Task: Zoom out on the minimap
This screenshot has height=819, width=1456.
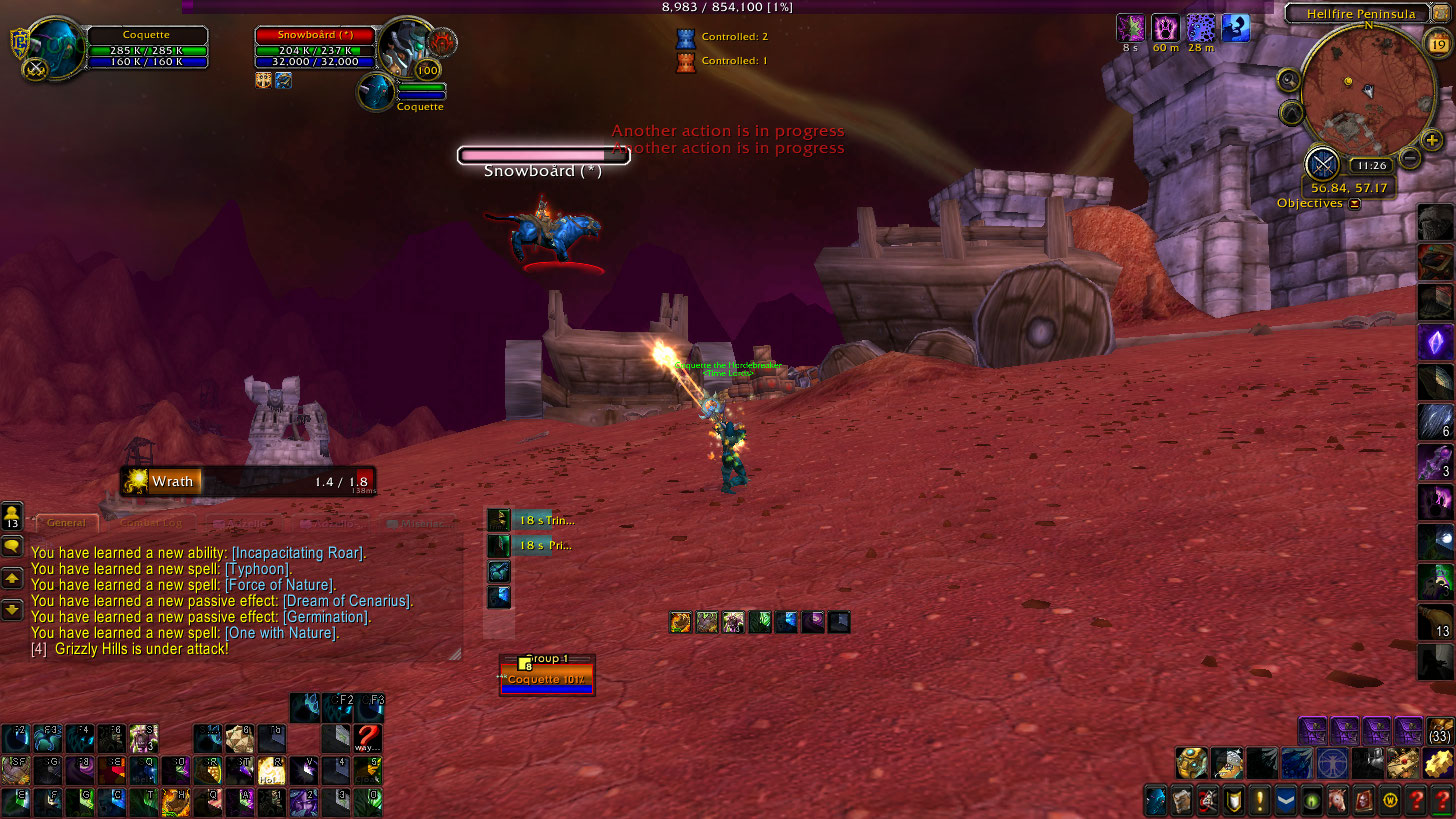Action: (1410, 157)
